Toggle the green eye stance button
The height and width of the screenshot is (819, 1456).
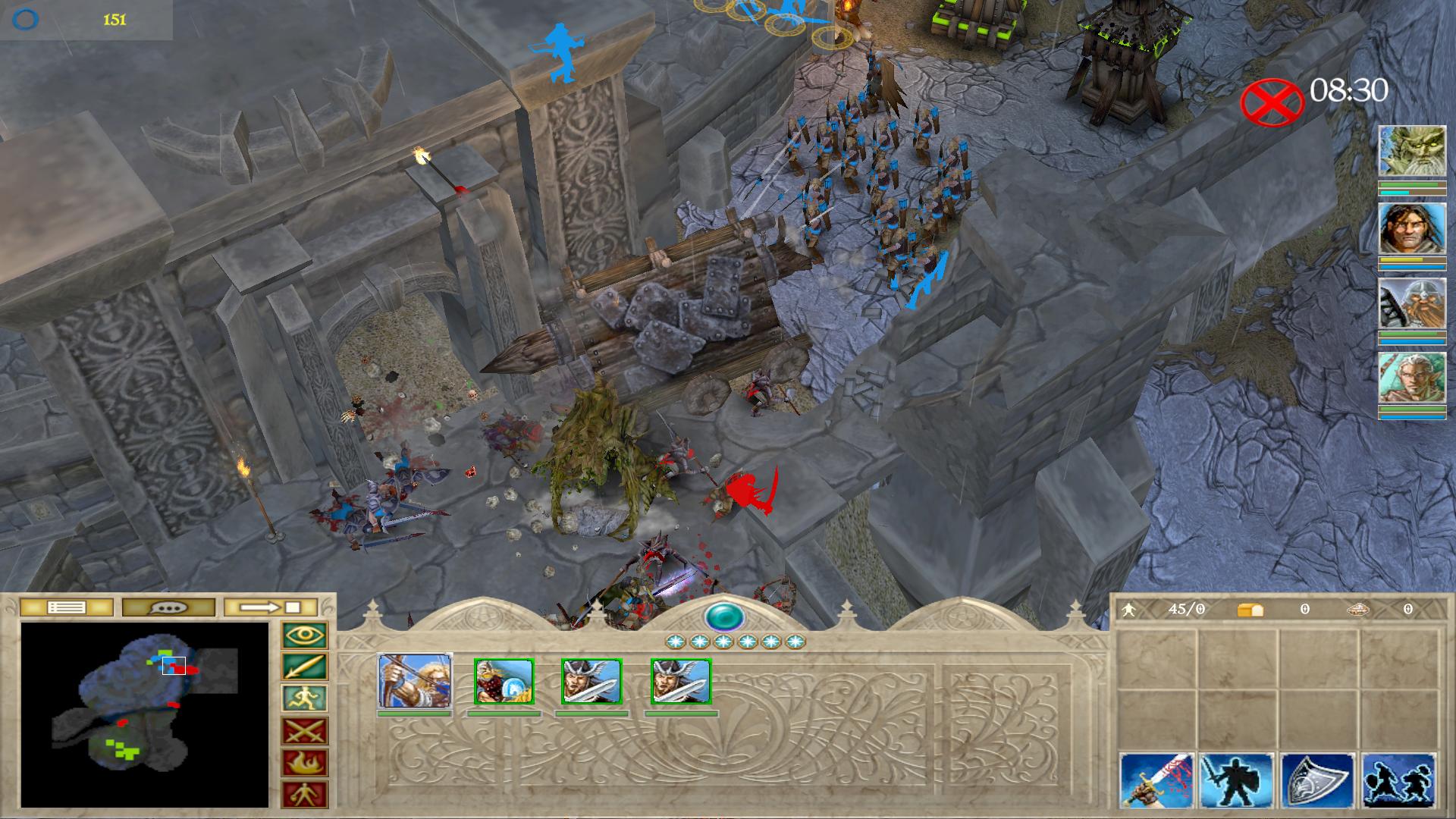(305, 635)
